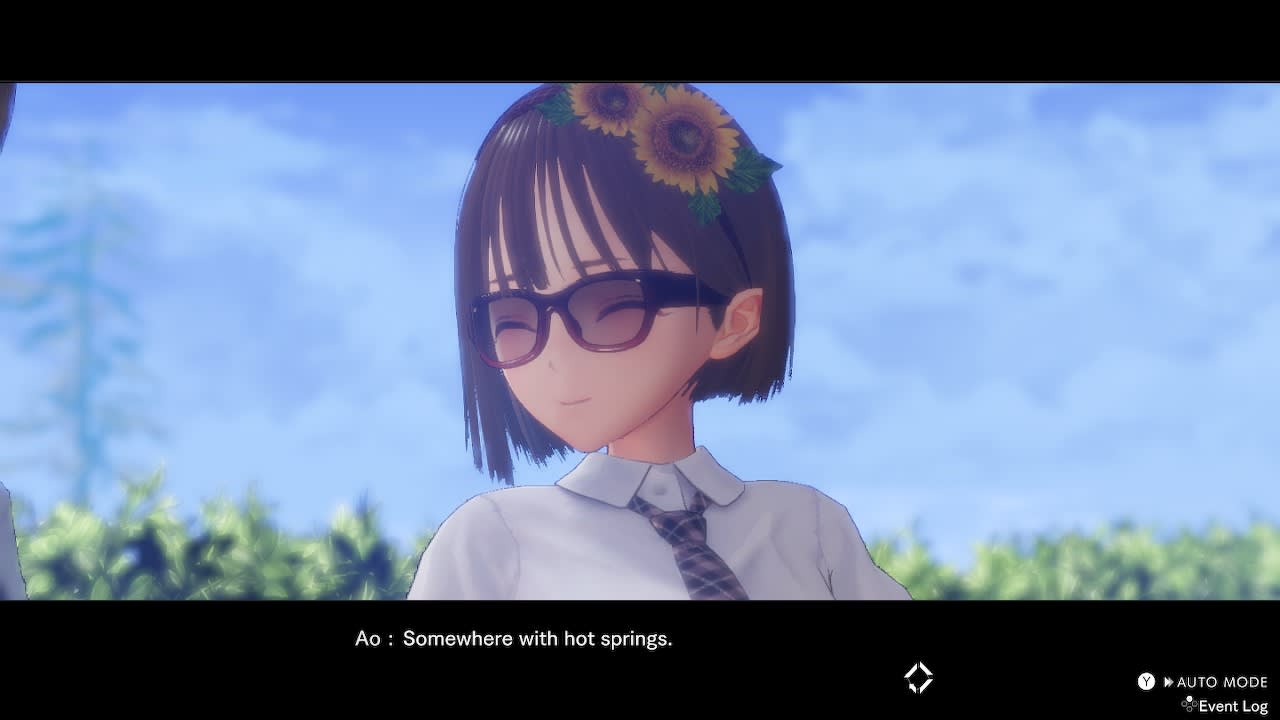Click the hot springs dialogue line

coord(537,638)
